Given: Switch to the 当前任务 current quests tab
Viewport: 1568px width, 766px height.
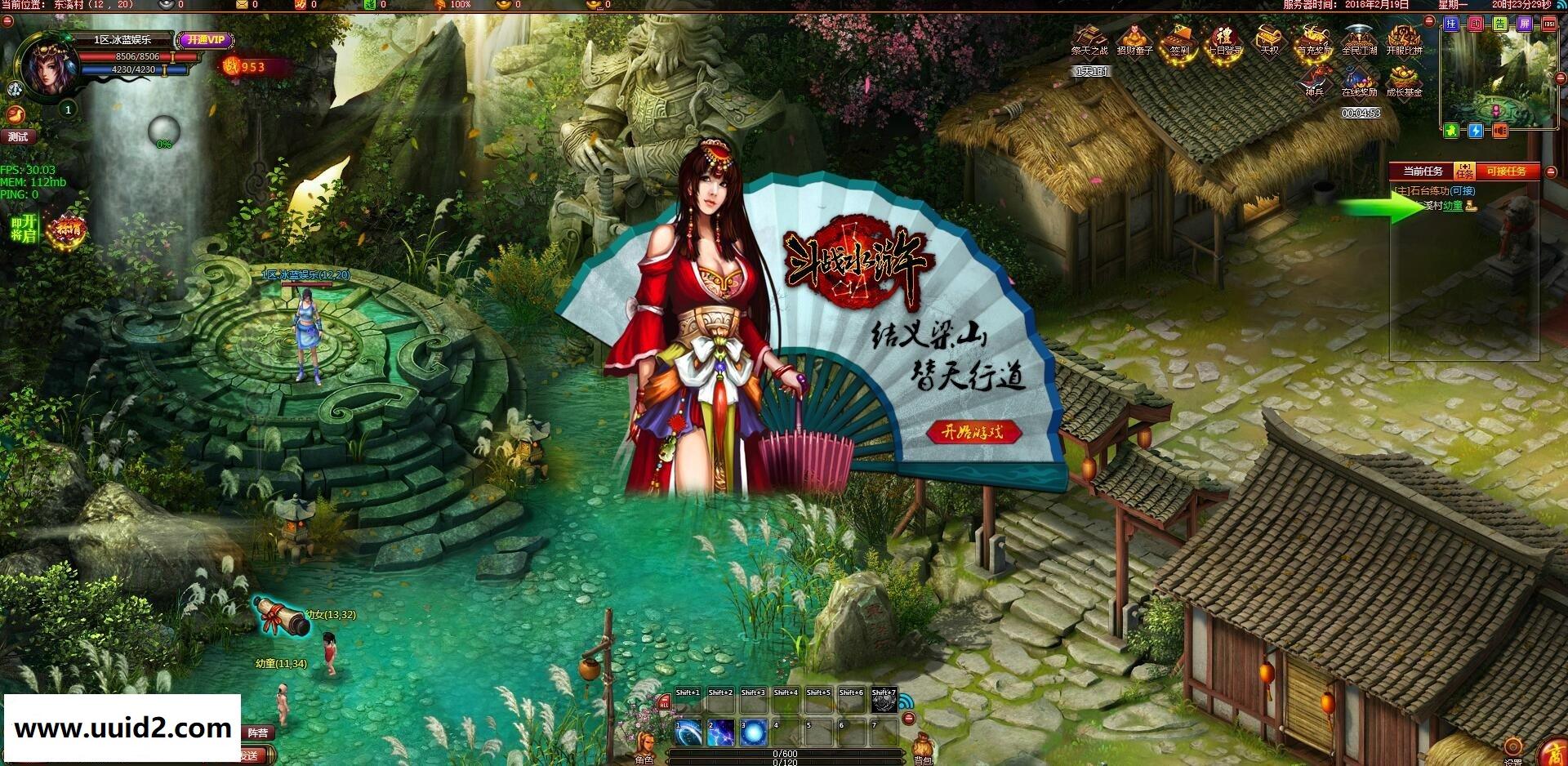Looking at the screenshot, I should tap(1423, 171).
